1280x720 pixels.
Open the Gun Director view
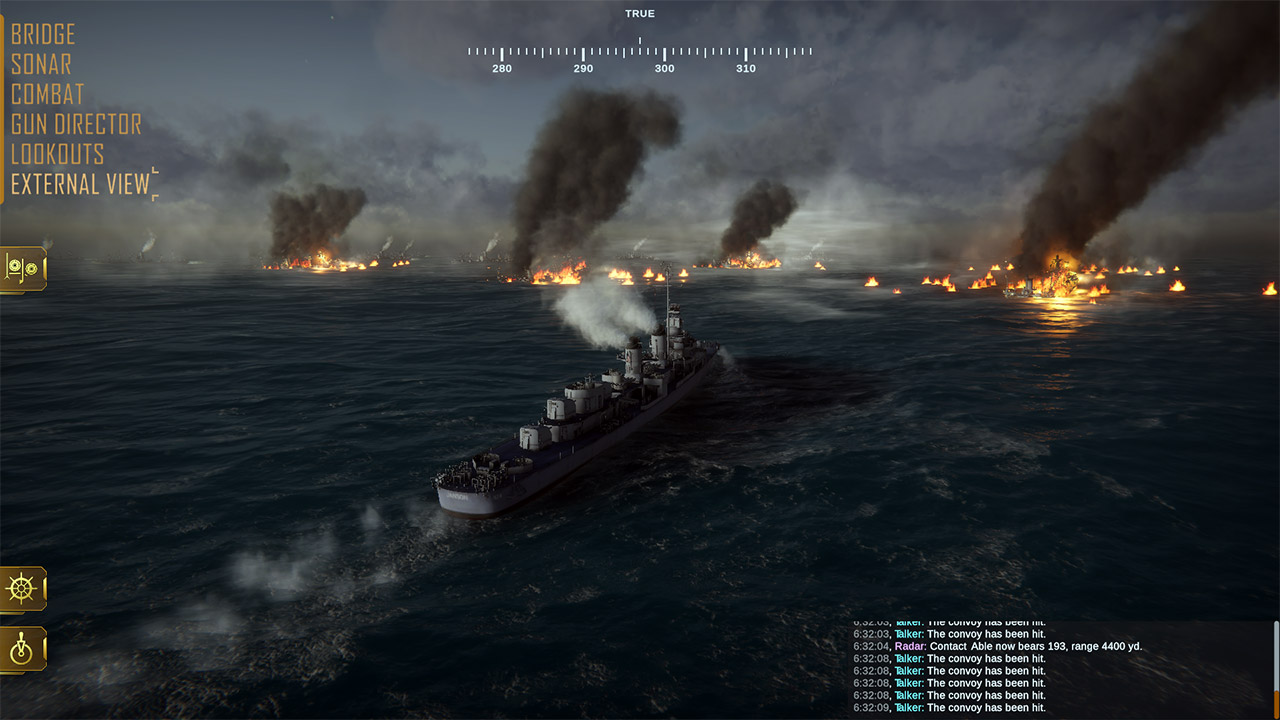point(75,124)
